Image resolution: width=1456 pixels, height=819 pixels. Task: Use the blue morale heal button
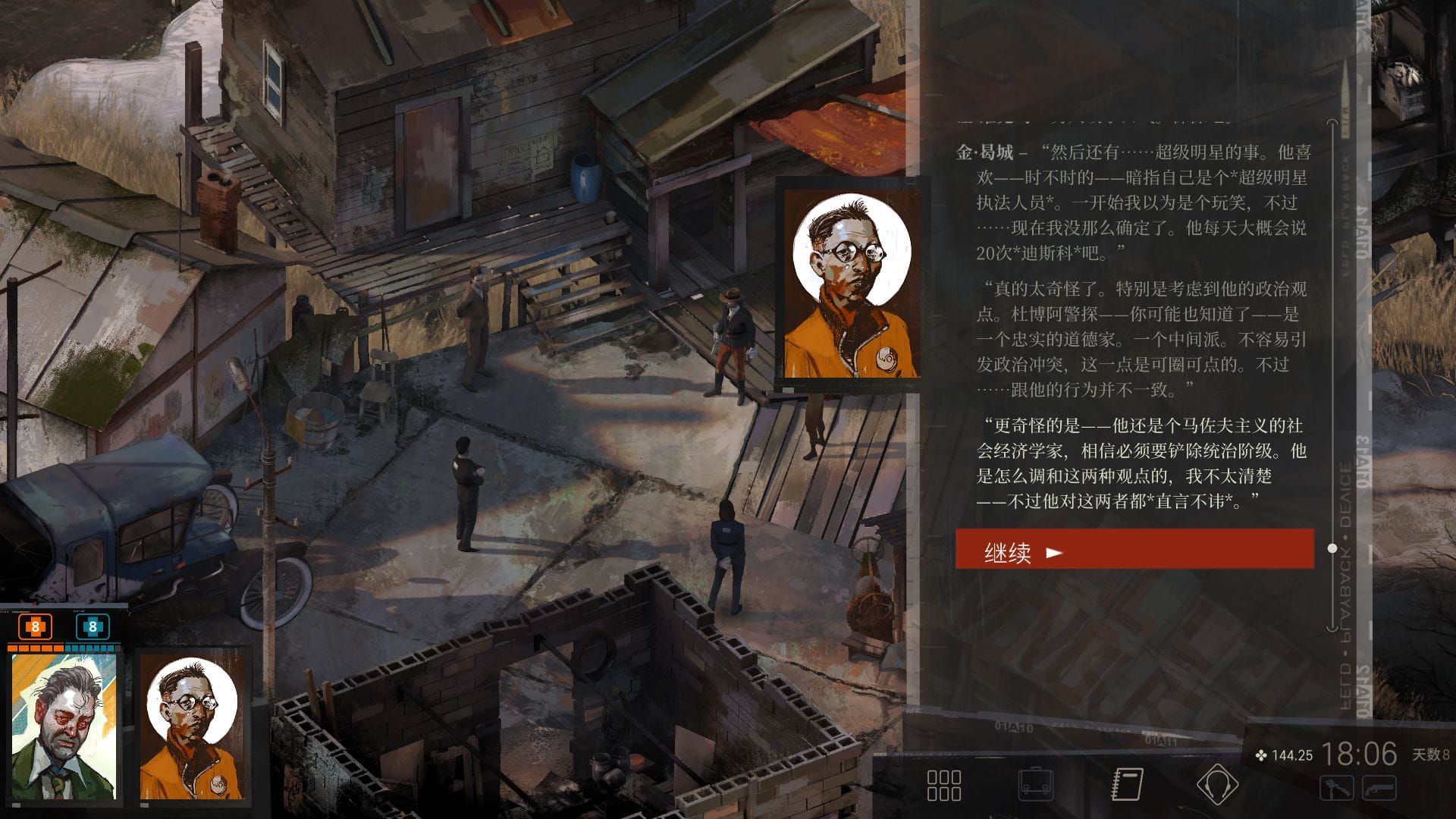pos(93,627)
